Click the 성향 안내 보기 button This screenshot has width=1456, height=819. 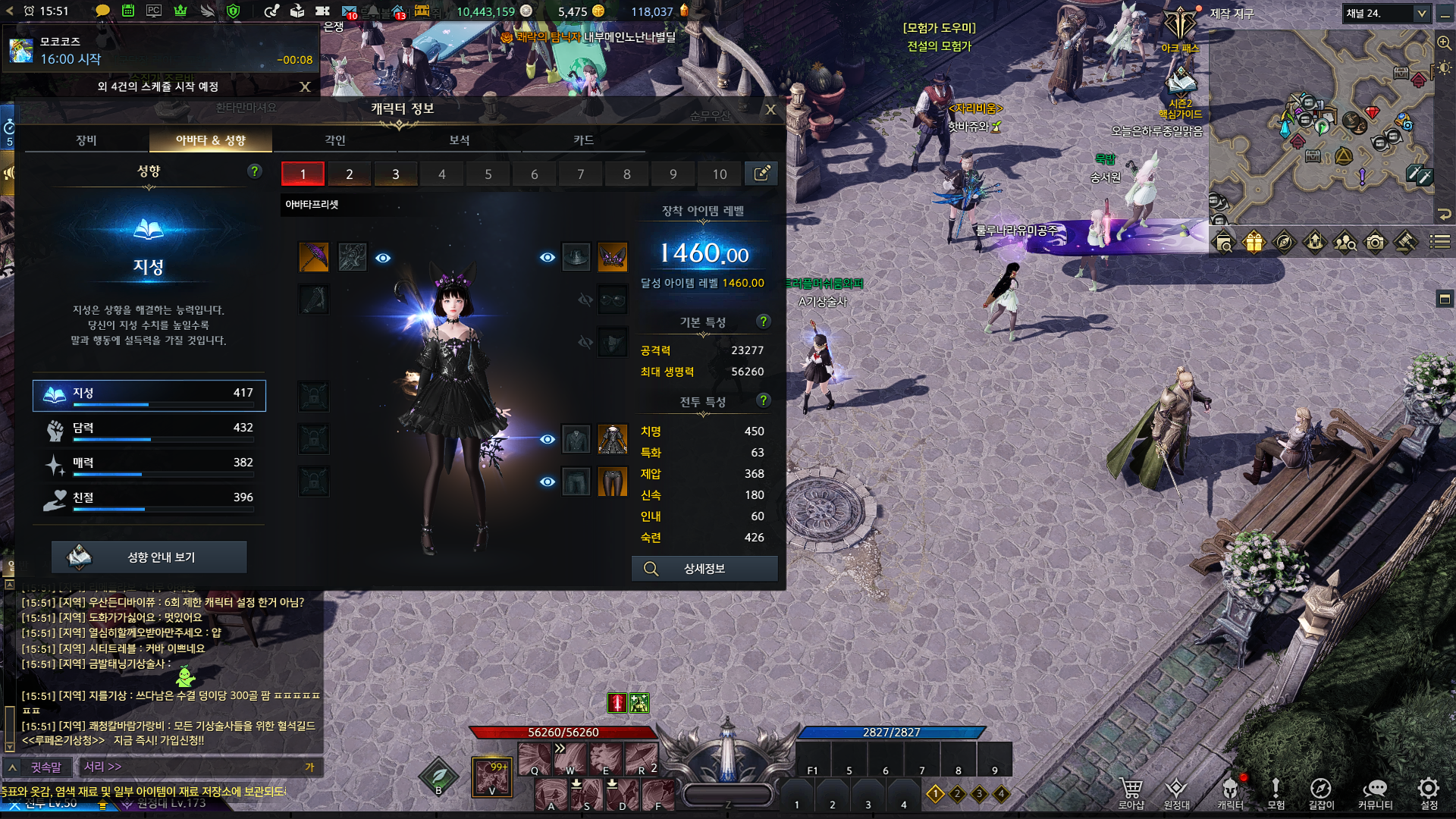click(x=149, y=557)
